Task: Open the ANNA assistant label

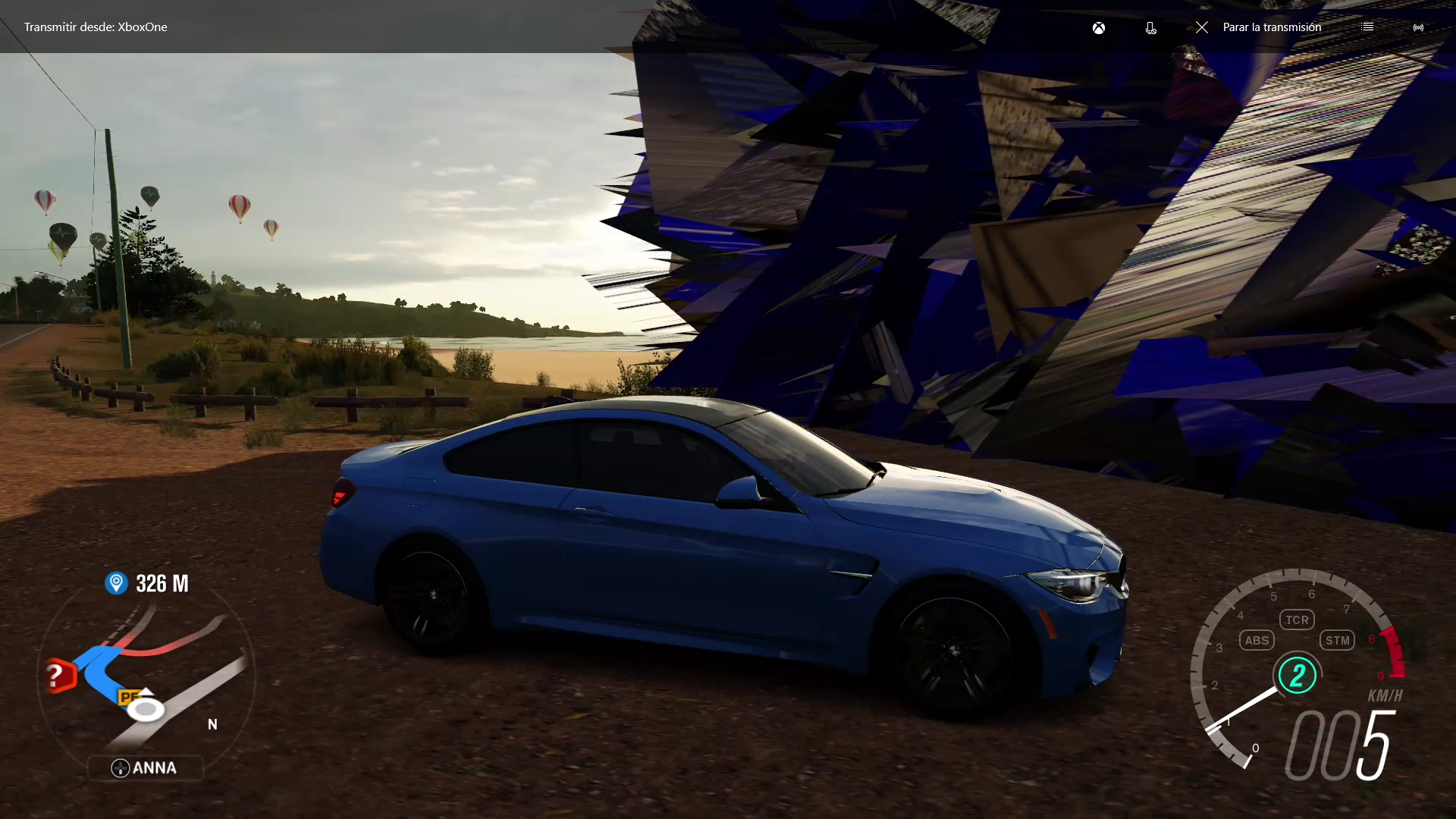Action: click(145, 768)
